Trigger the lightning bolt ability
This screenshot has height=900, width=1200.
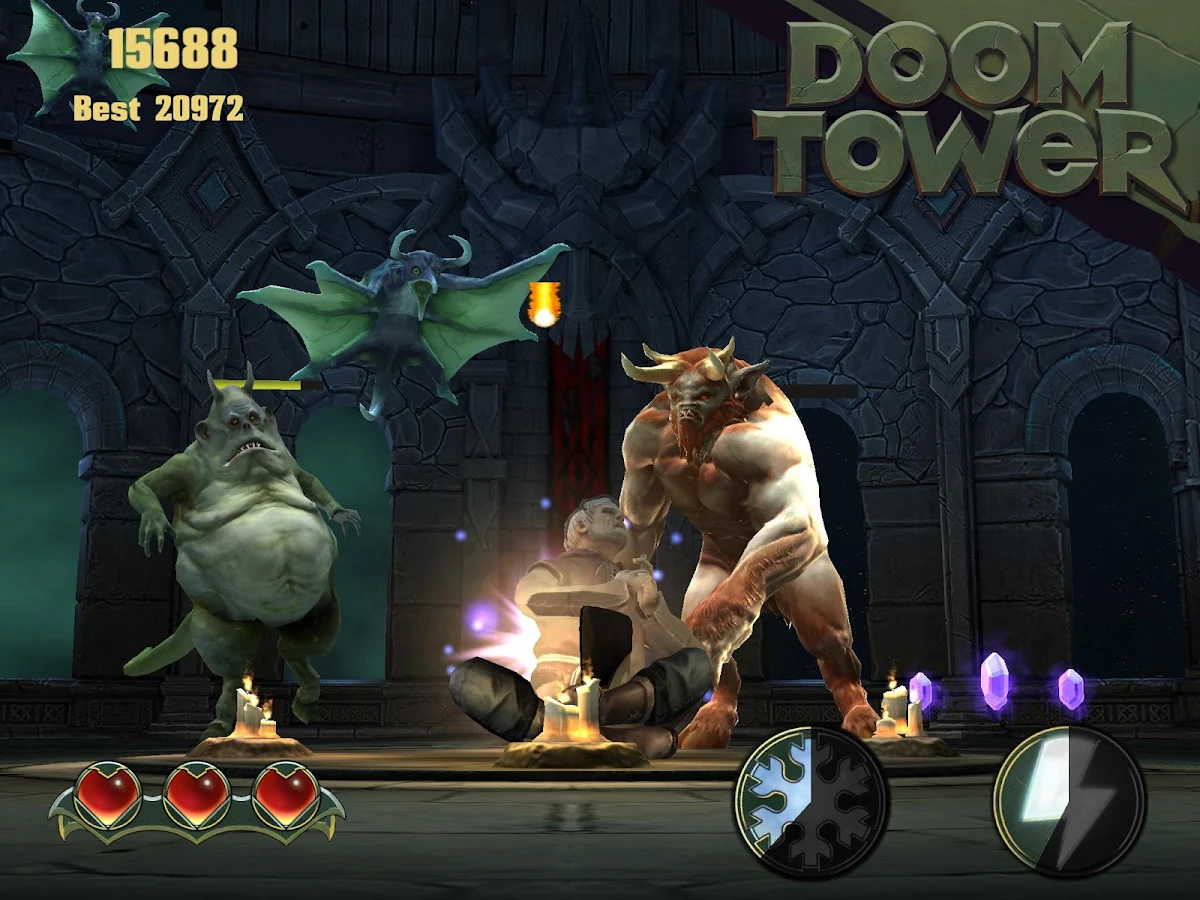click(x=1069, y=802)
